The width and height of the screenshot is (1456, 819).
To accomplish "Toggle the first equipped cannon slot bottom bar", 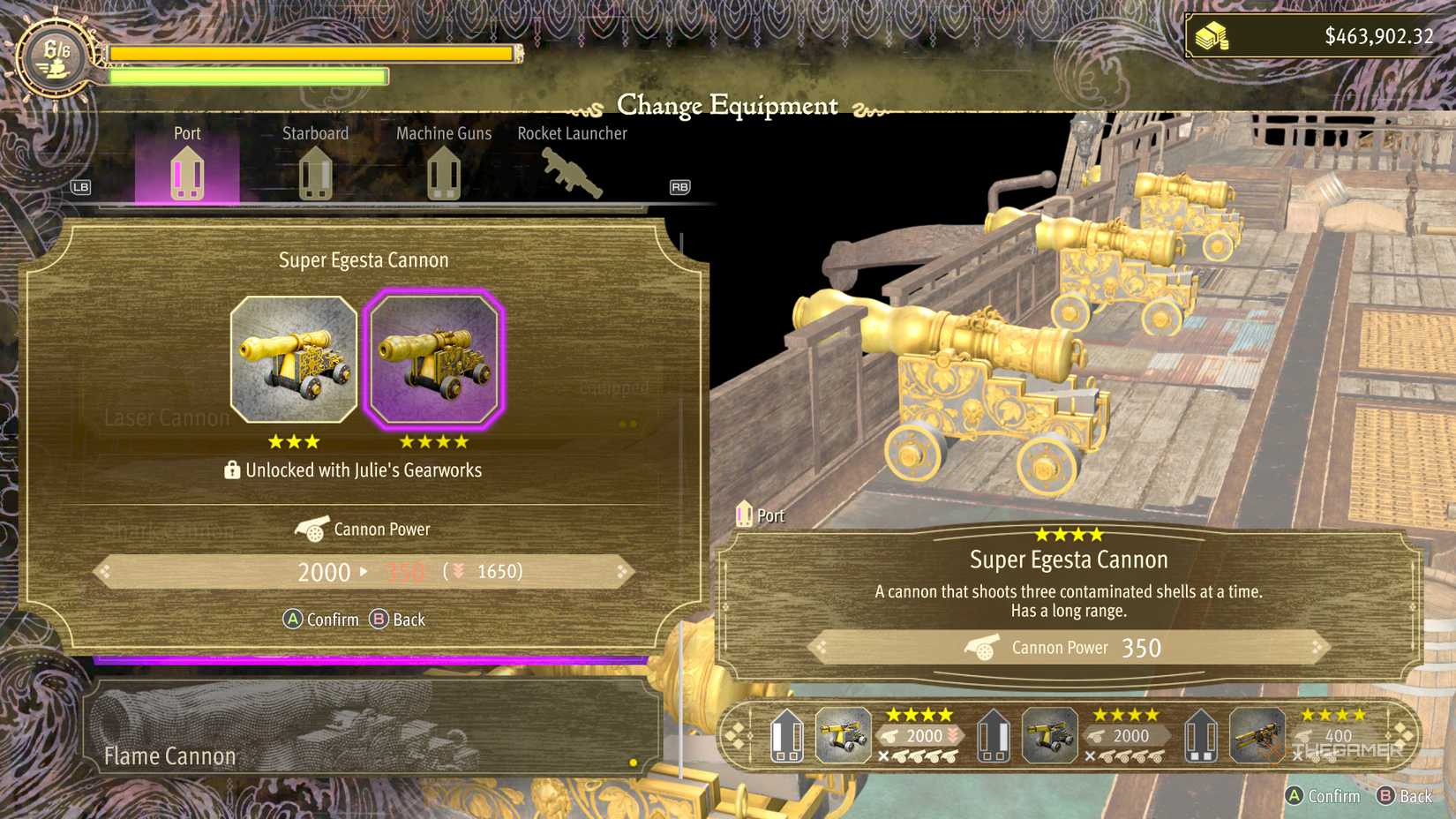I will tap(843, 736).
